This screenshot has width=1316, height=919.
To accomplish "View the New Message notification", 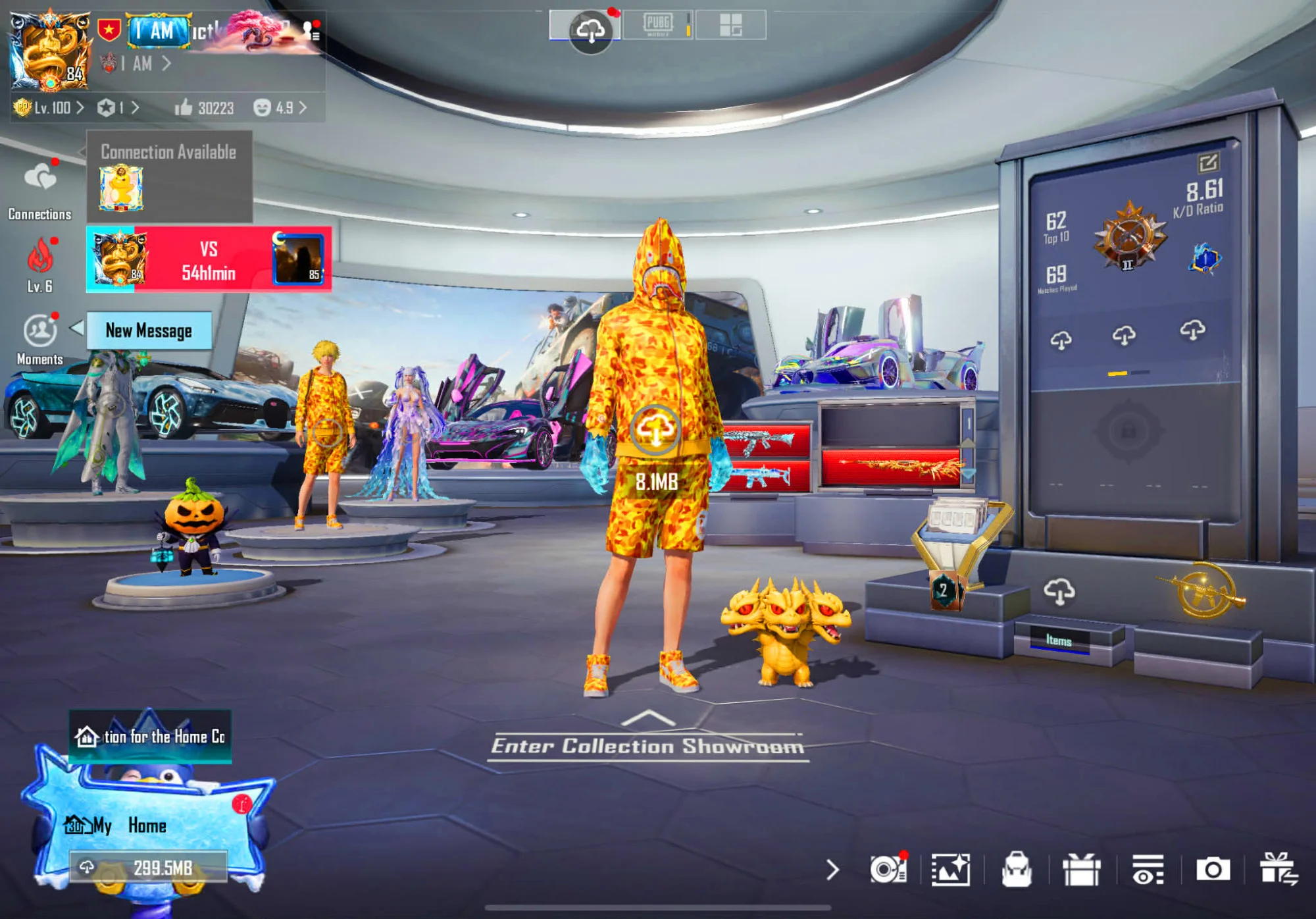I will (149, 330).
